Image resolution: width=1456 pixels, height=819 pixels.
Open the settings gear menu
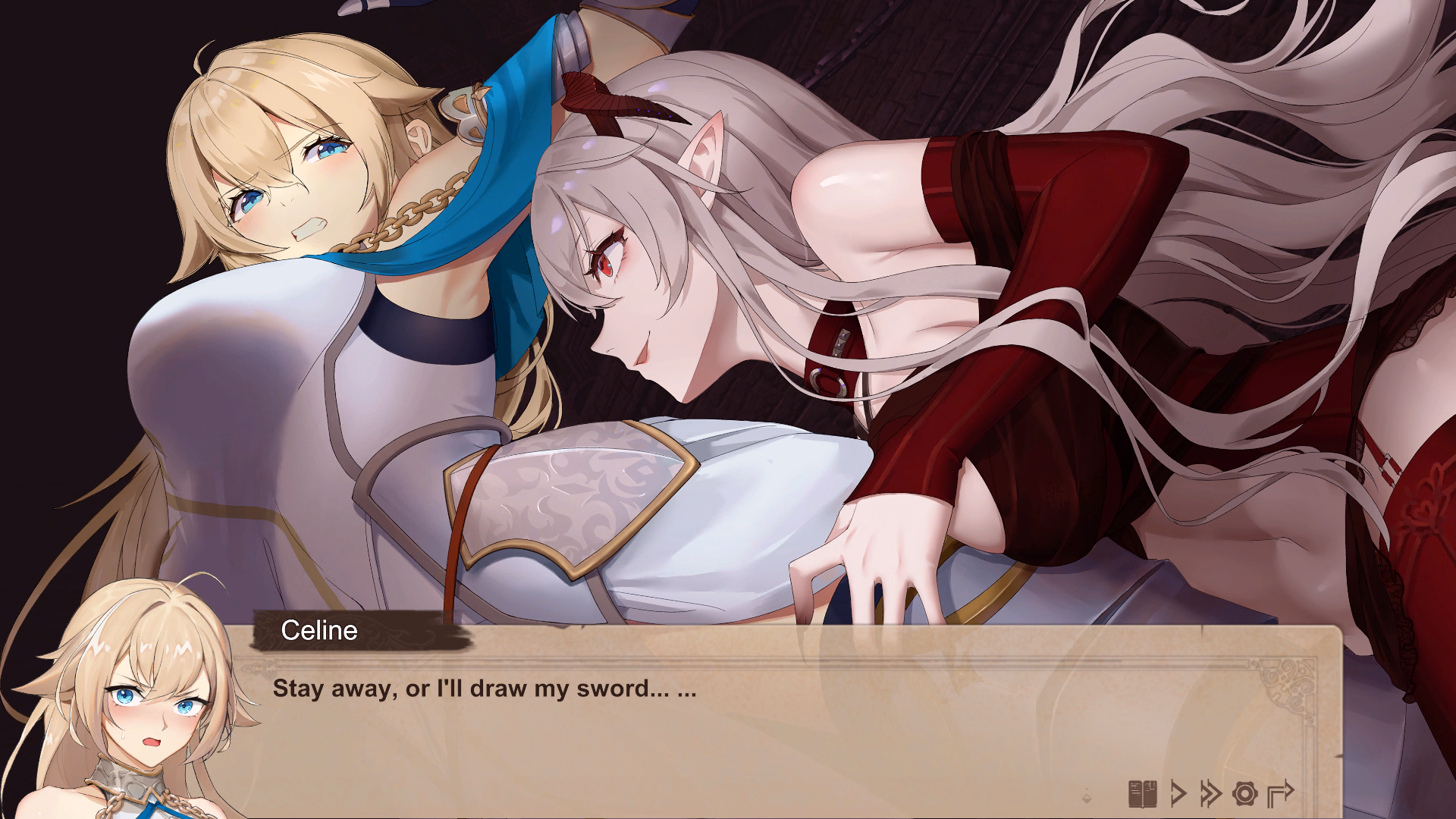1245,792
